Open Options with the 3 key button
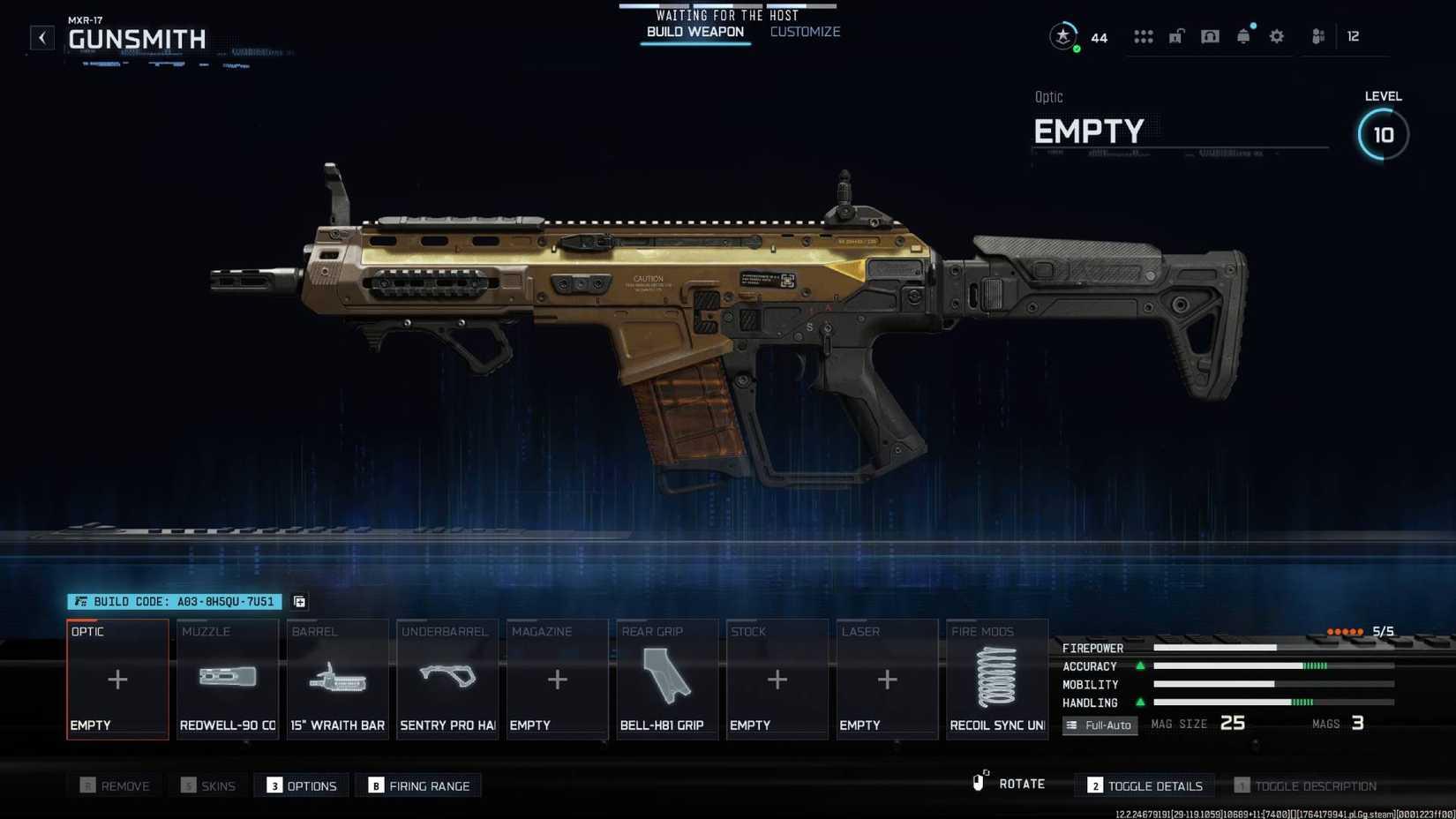This screenshot has width=1456, height=819. click(x=301, y=785)
